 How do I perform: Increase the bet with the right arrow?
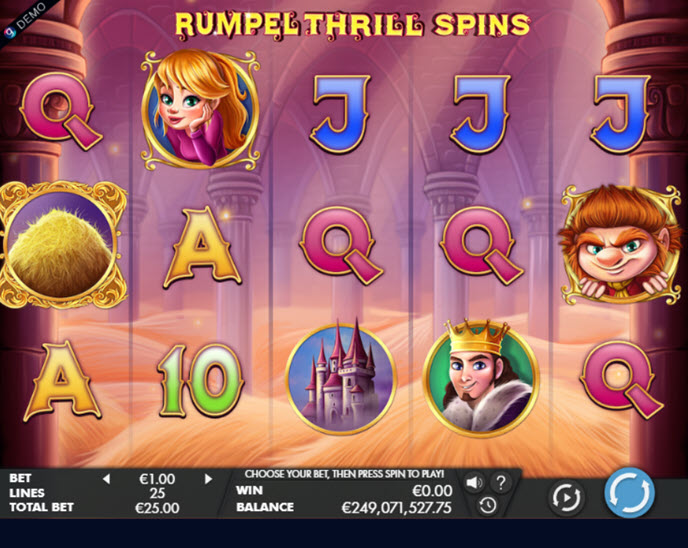(x=208, y=479)
